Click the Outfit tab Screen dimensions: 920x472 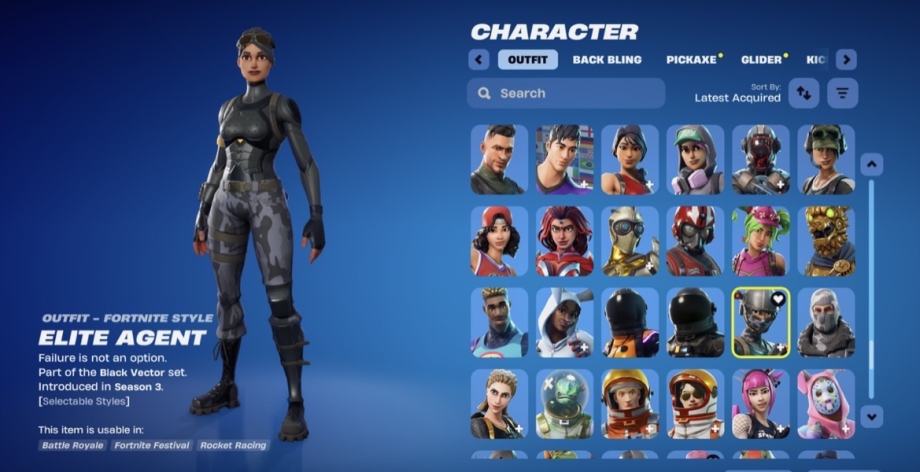(527, 60)
